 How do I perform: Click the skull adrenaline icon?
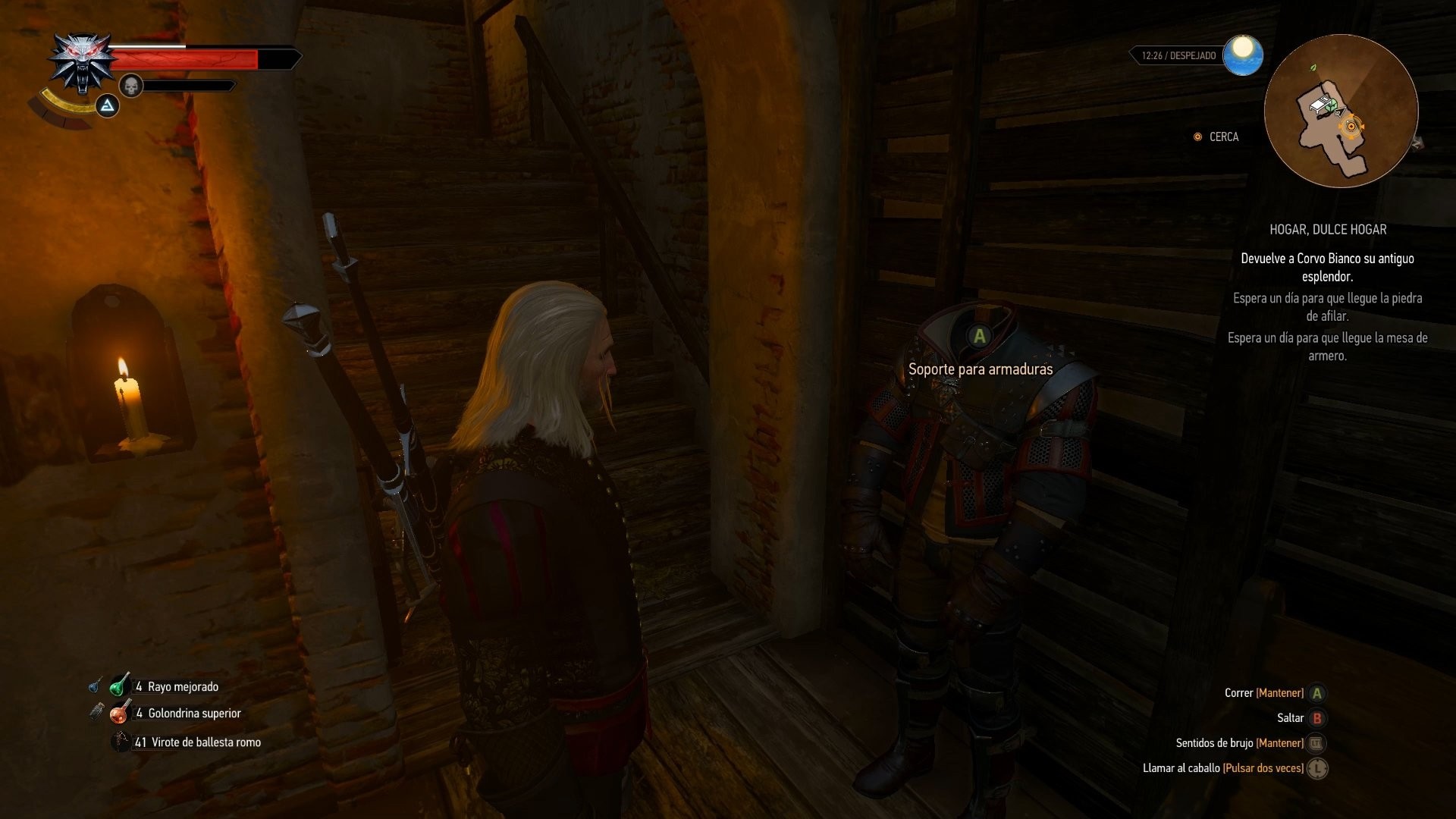click(x=130, y=85)
